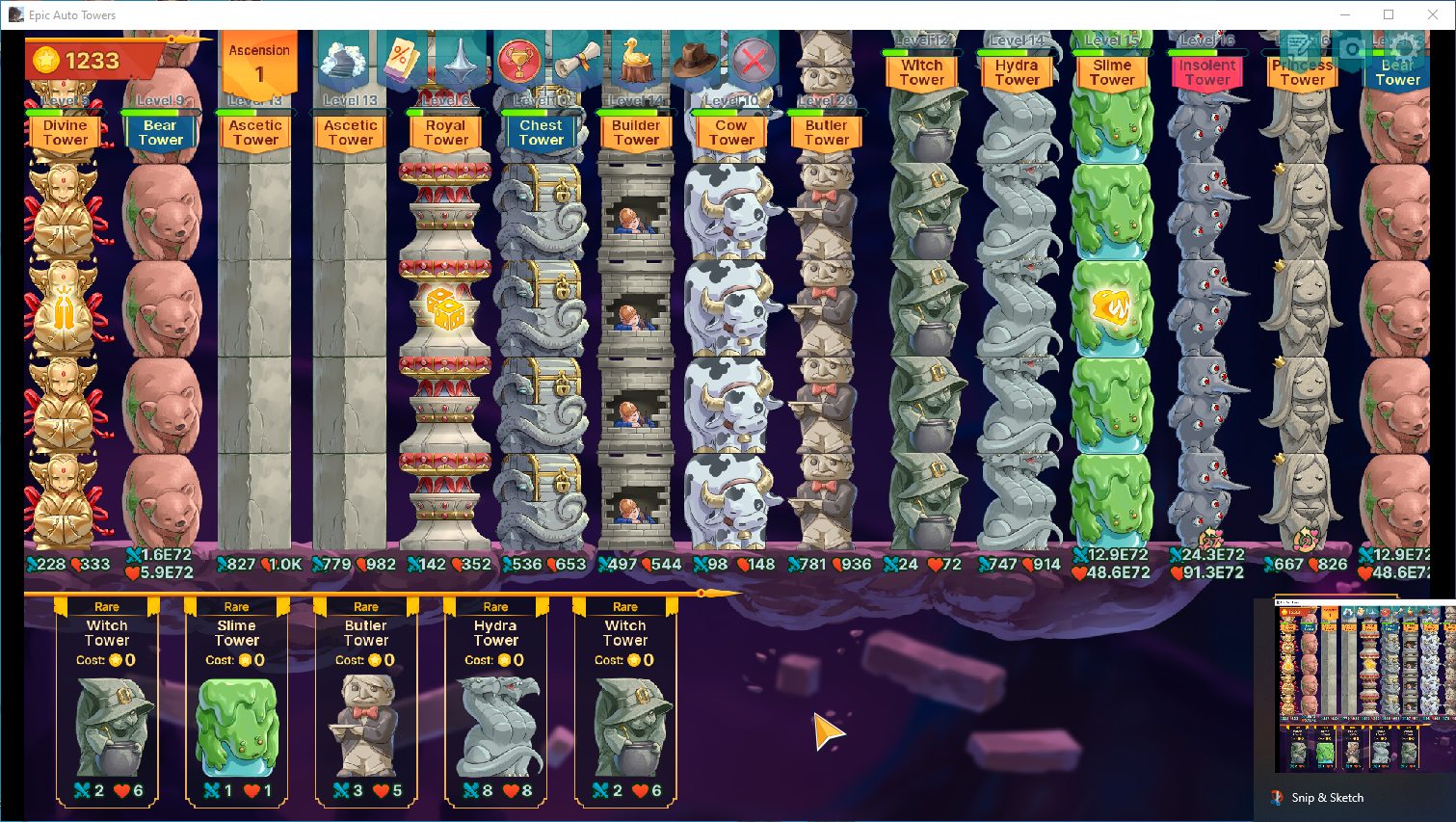Click the rolled scroll item icon
1456x822 pixels.
coord(574,60)
